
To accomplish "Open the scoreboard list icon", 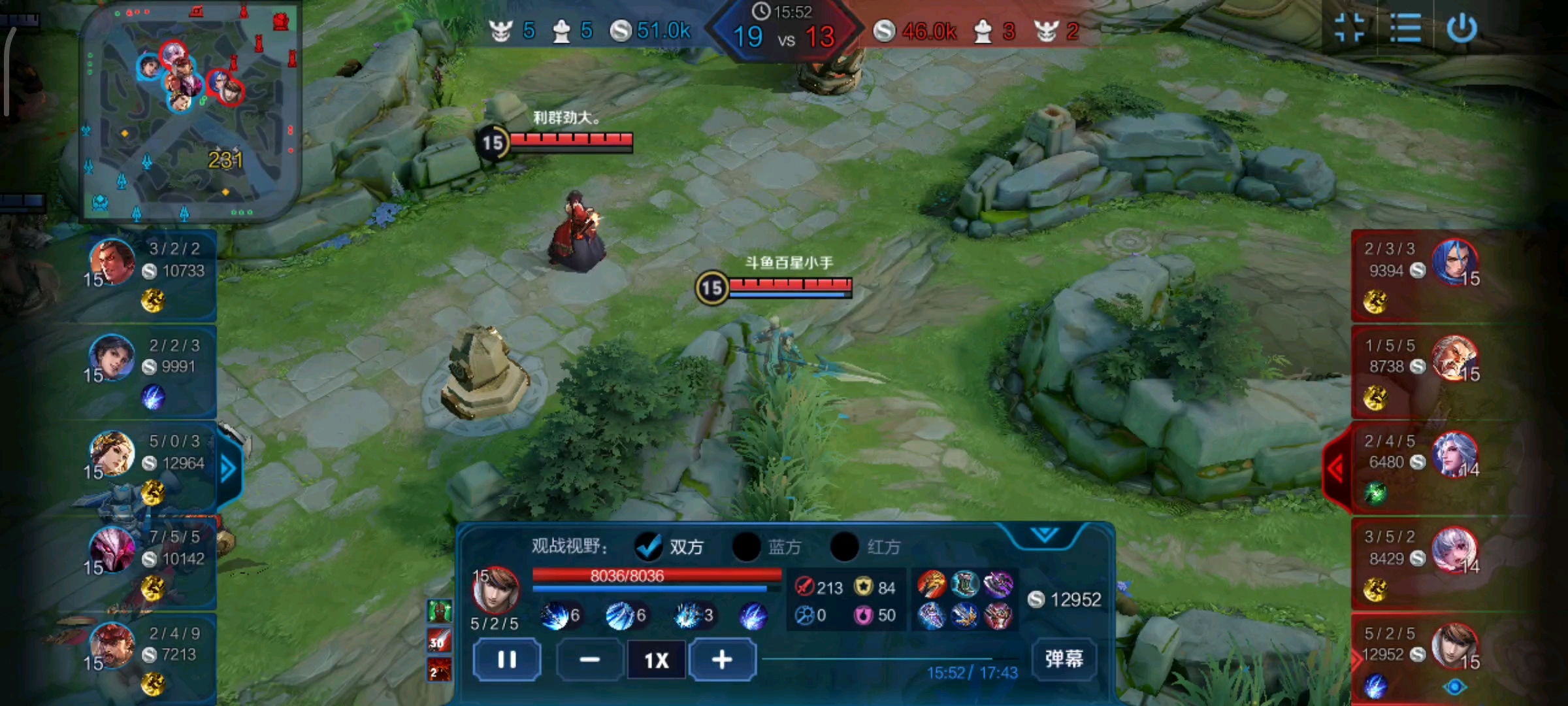I will click(x=1405, y=29).
